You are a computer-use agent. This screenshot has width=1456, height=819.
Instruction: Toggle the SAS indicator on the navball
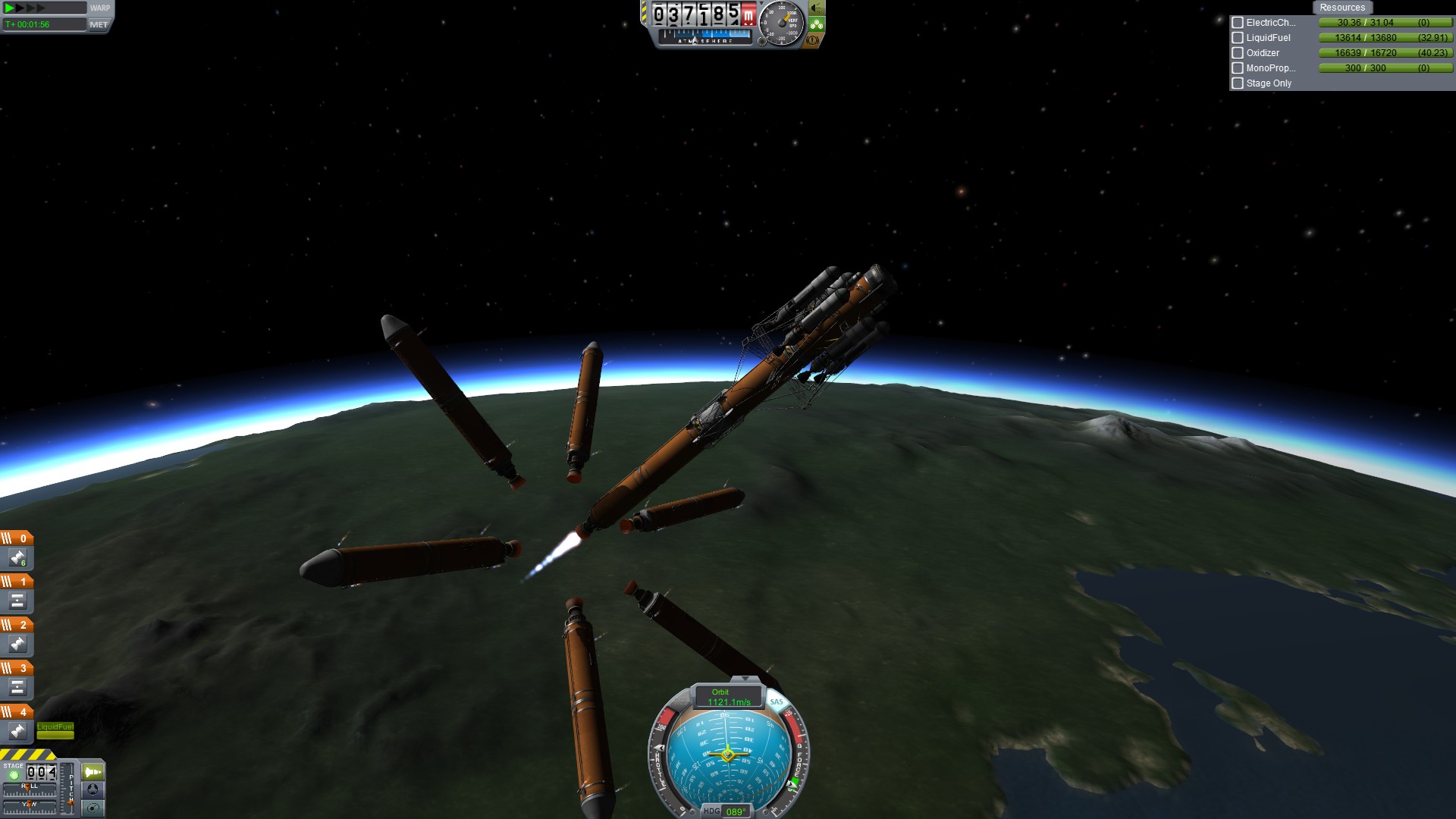coord(777,701)
